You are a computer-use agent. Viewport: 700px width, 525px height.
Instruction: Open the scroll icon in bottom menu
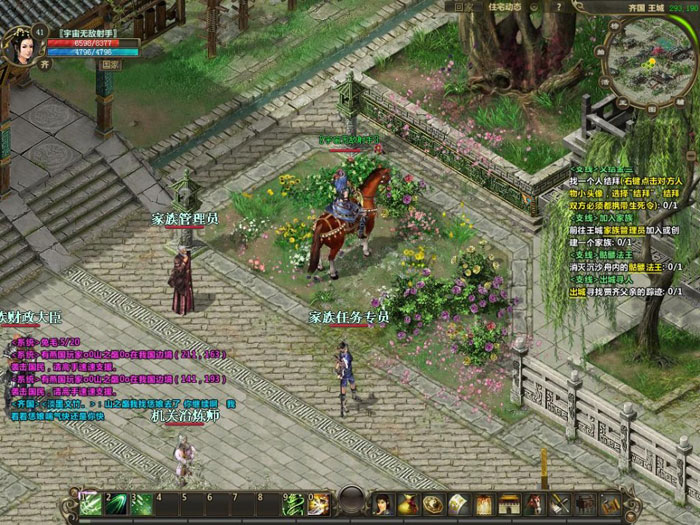coord(458,503)
